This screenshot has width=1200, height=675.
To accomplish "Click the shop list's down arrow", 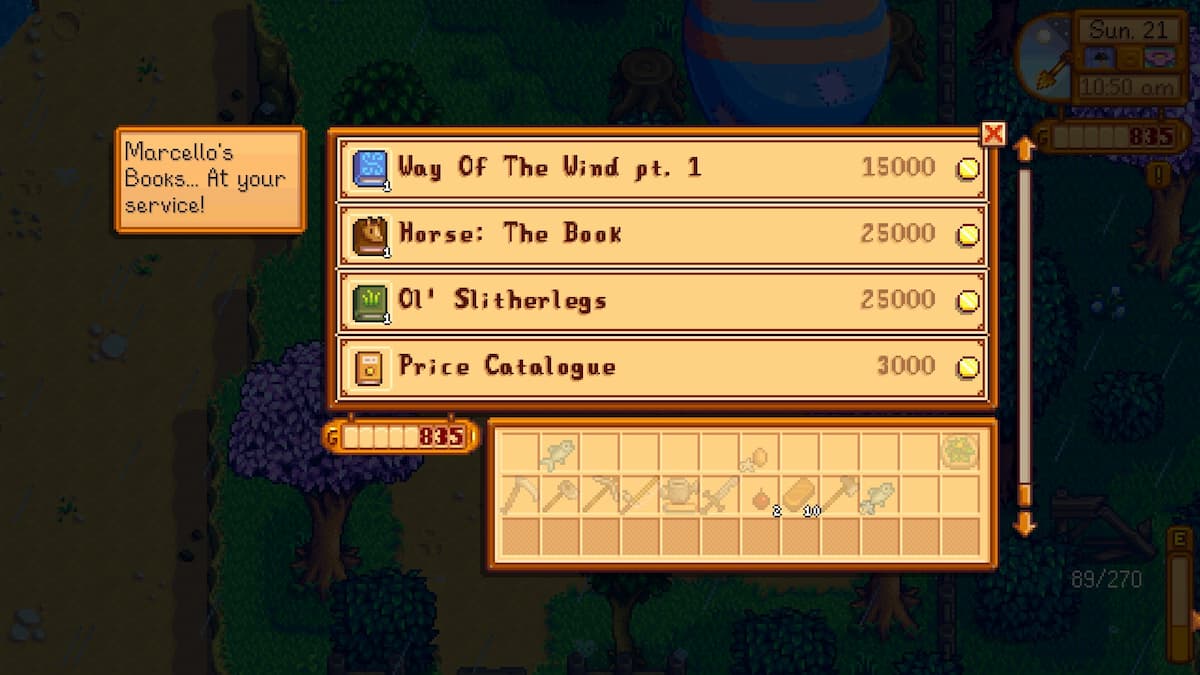I will pyautogui.click(x=1023, y=523).
